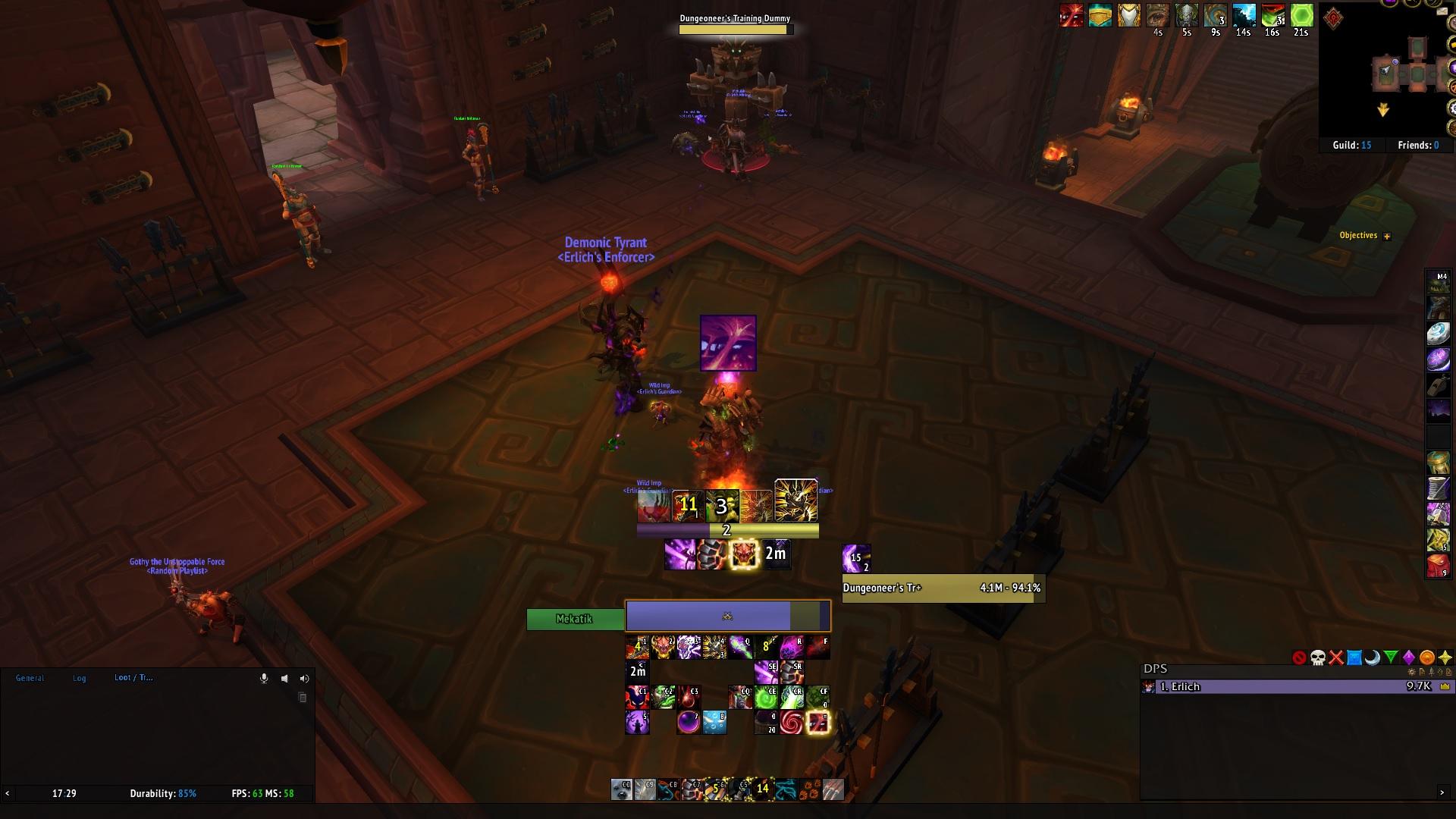
Task: Click the Mekatik player unit frame
Action: [x=575, y=619]
